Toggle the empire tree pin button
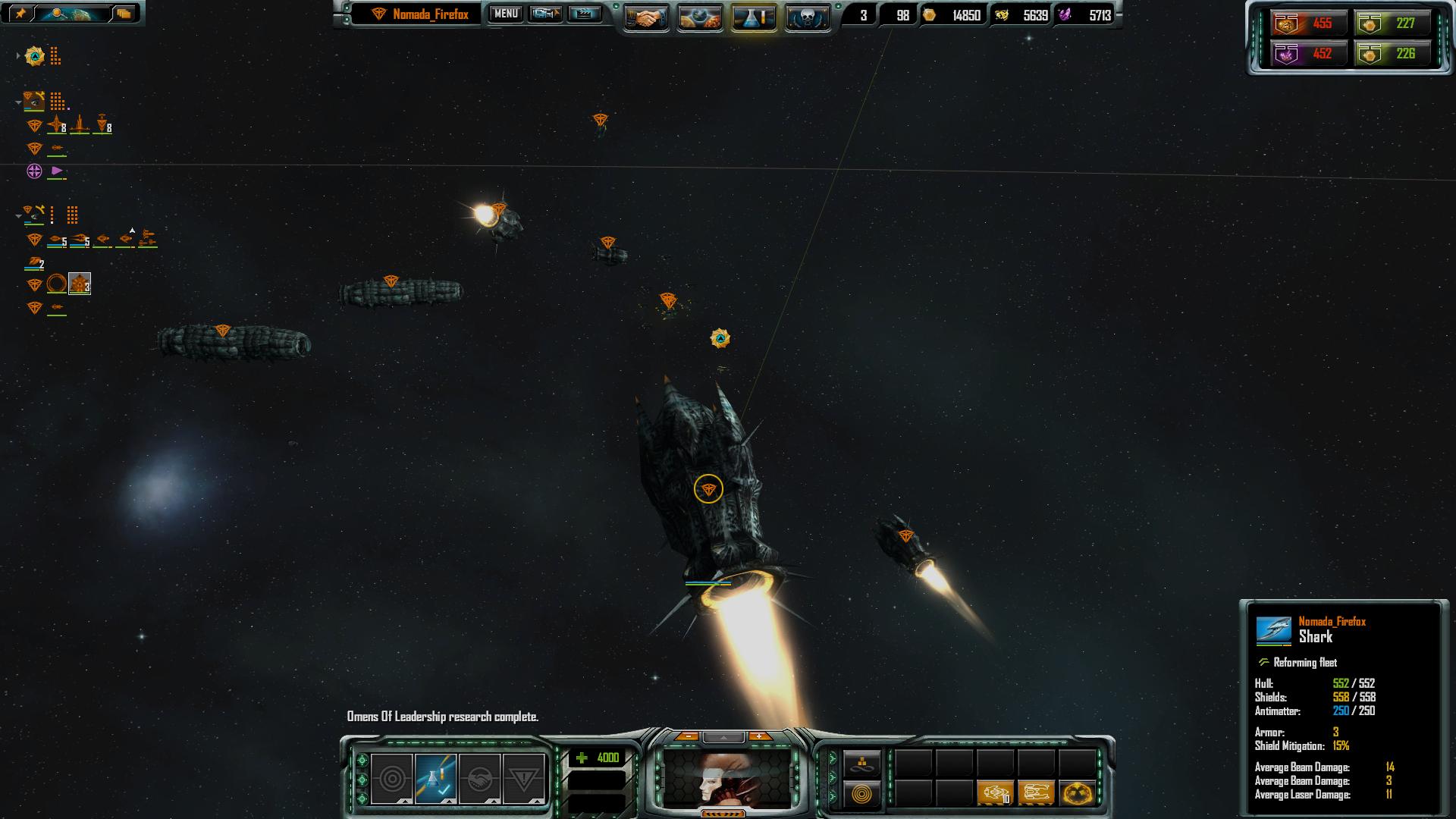1456x819 pixels. pyautogui.click(x=20, y=13)
